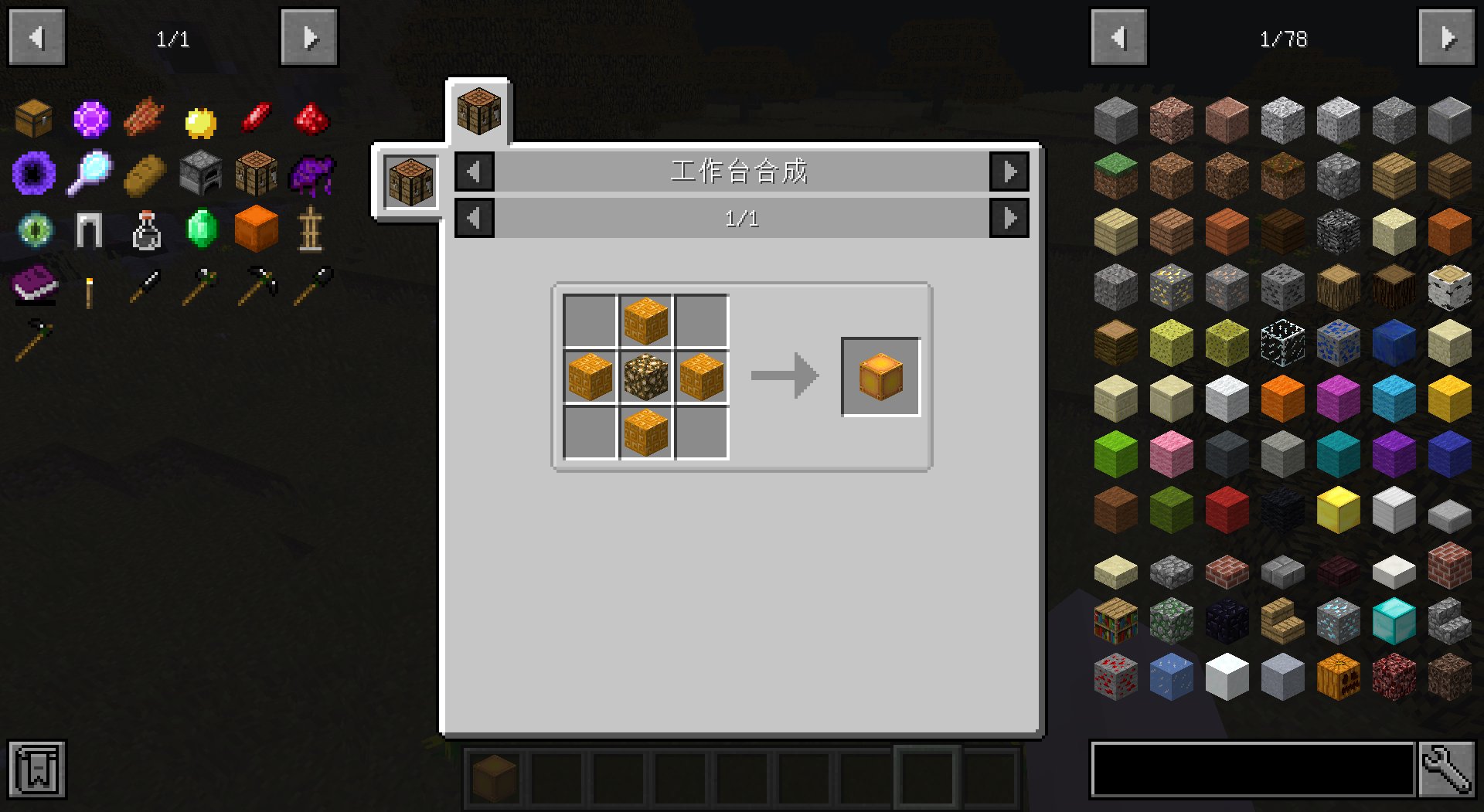
Task: Select the grass block in the item list
Action: point(1115,175)
